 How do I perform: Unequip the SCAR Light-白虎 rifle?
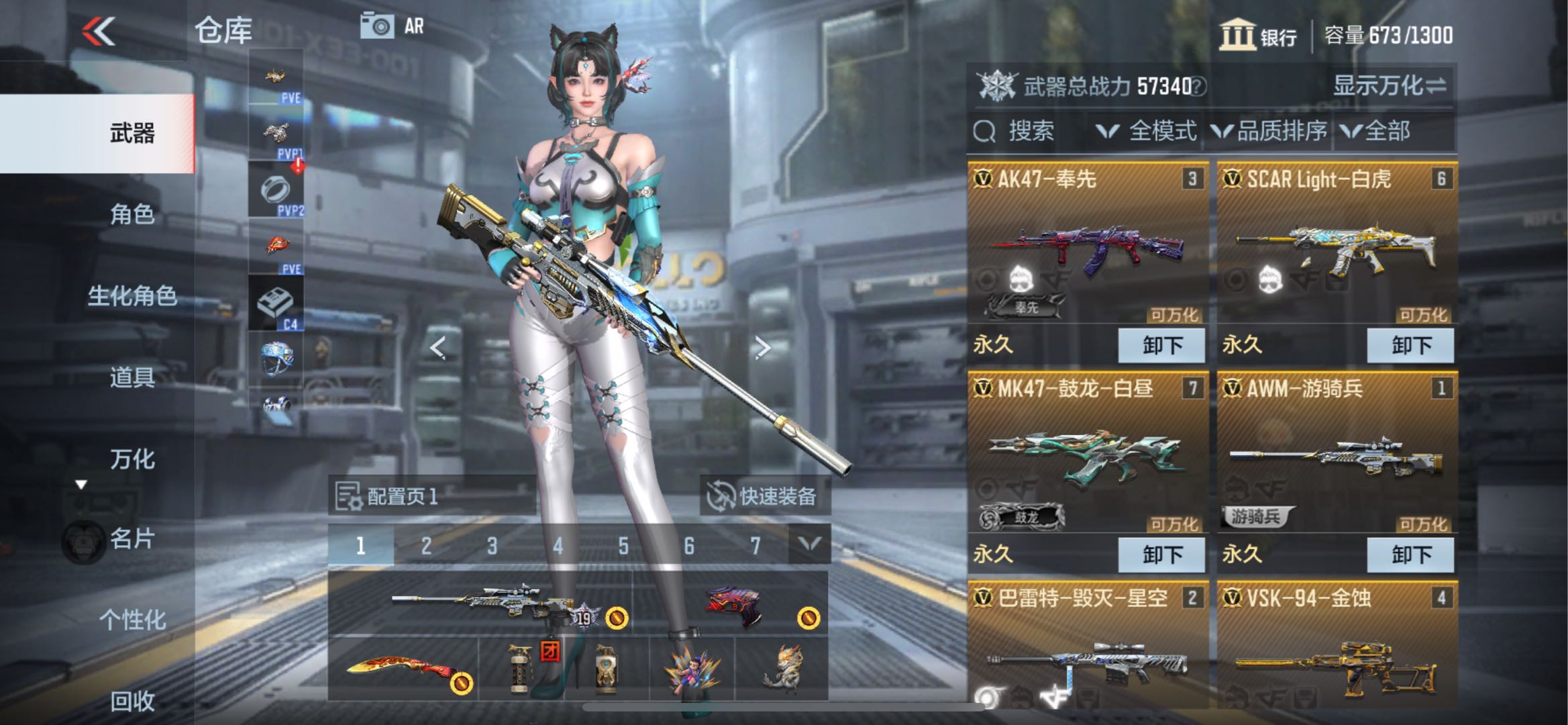coord(1410,346)
